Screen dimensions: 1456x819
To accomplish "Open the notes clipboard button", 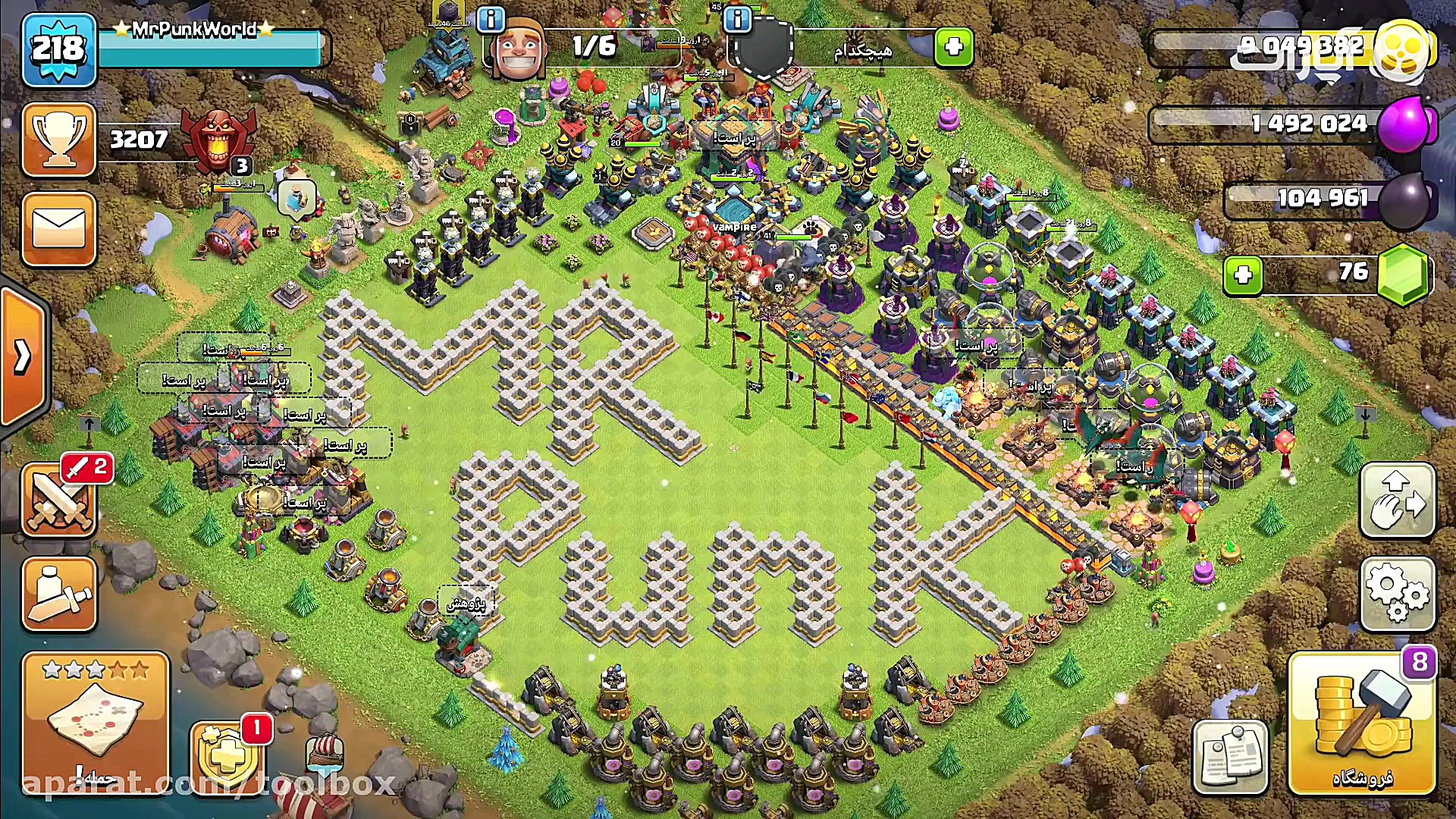I will point(1230,756).
